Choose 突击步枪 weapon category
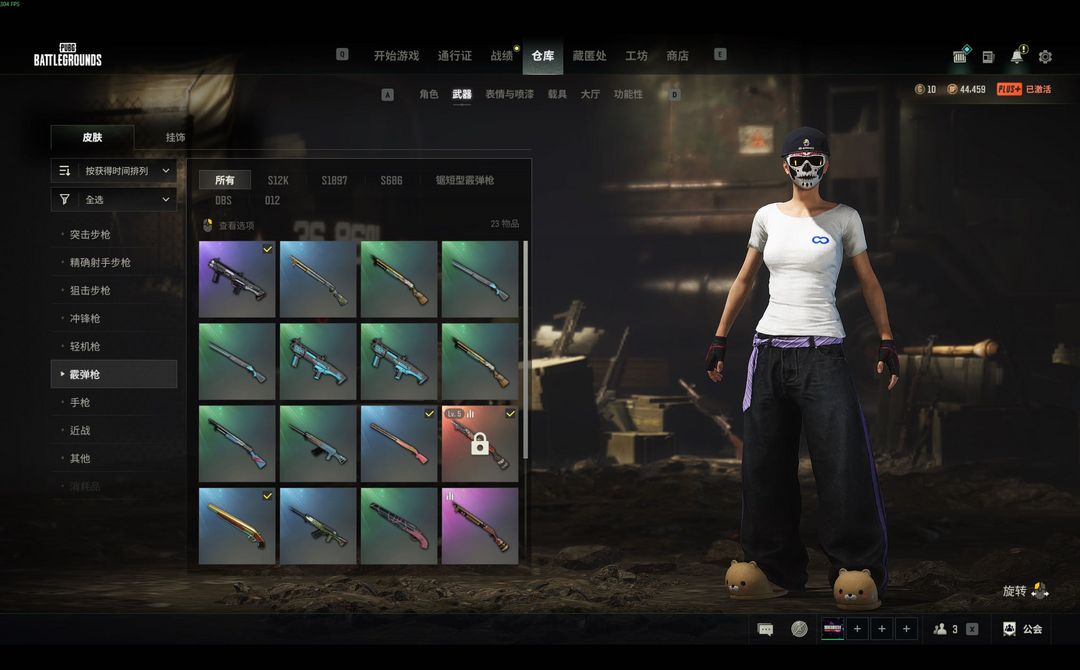Screen dimensions: 1080x670 tap(90, 235)
